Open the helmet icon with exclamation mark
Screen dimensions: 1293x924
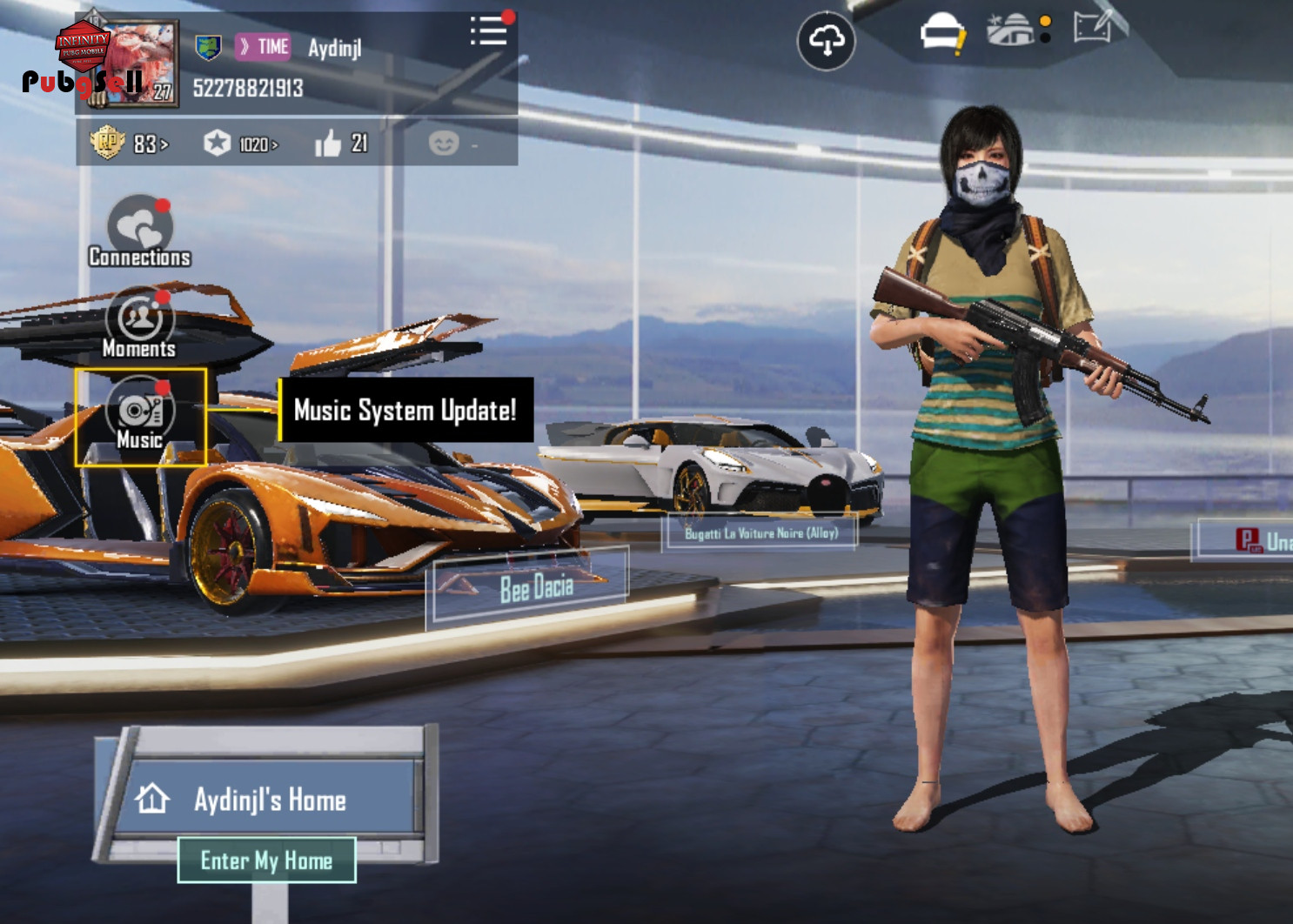[x=942, y=34]
